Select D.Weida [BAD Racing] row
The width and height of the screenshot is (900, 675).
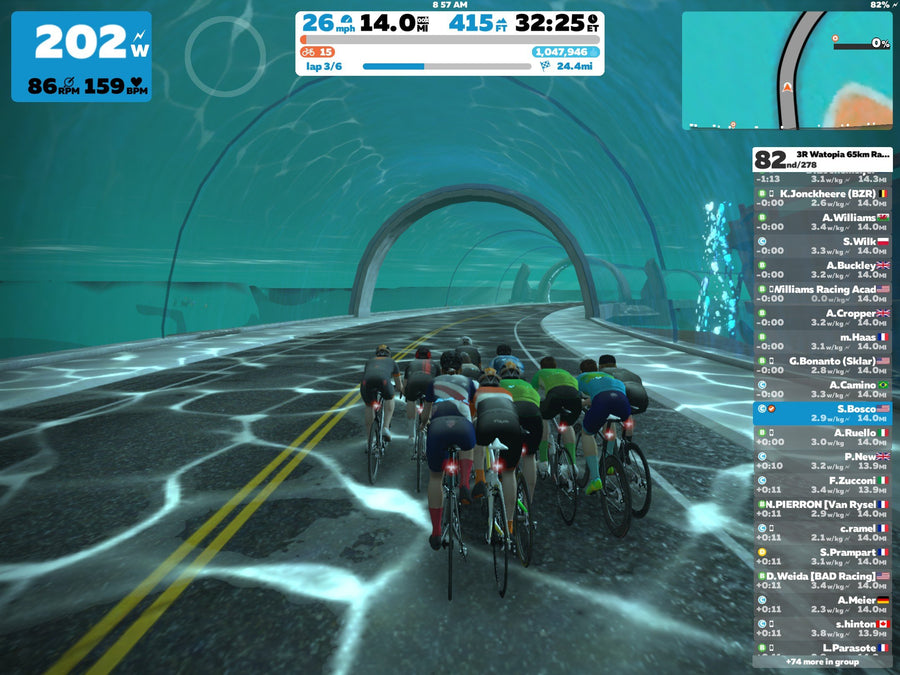822,581
